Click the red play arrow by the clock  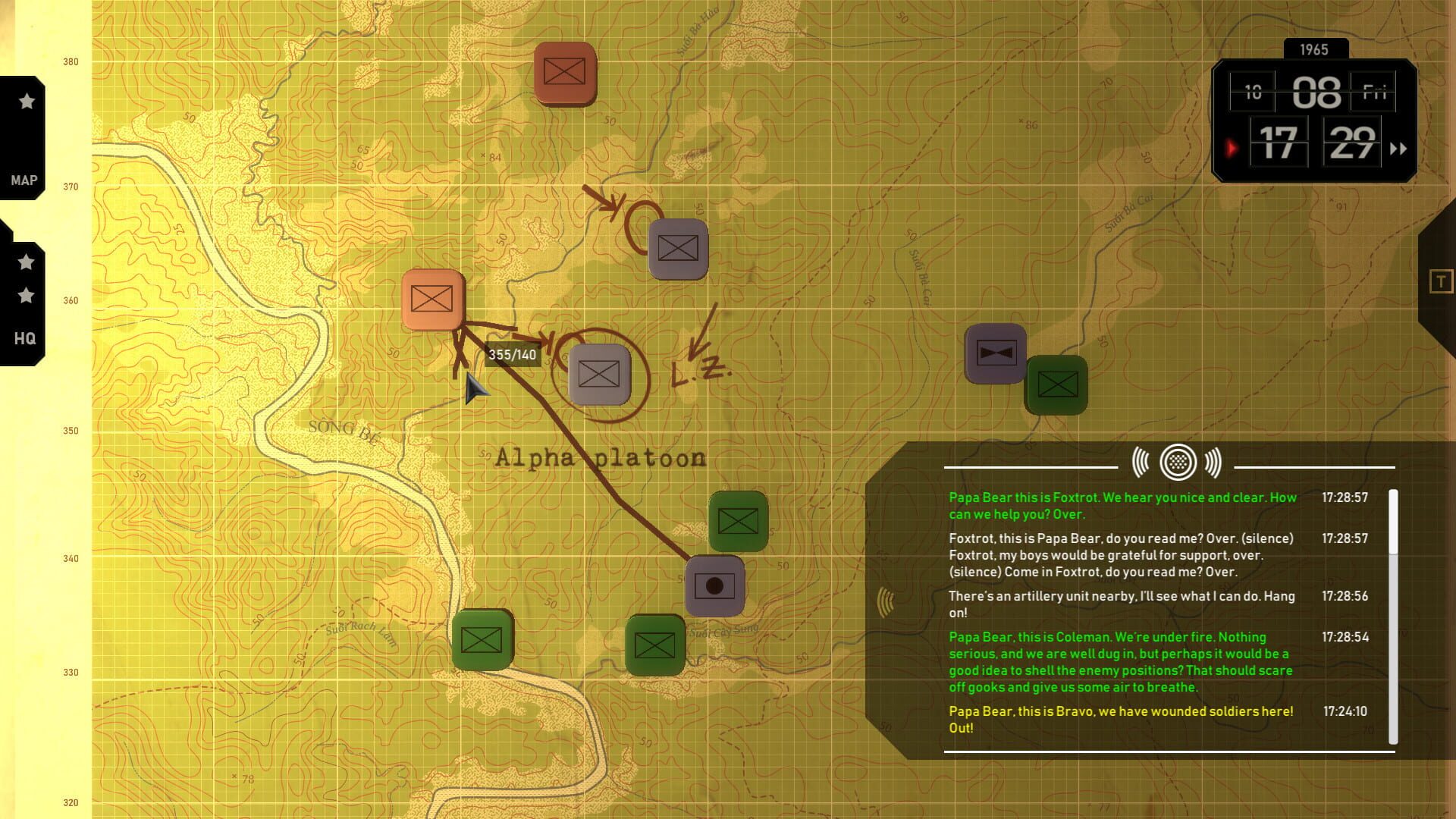pyautogui.click(x=1232, y=148)
